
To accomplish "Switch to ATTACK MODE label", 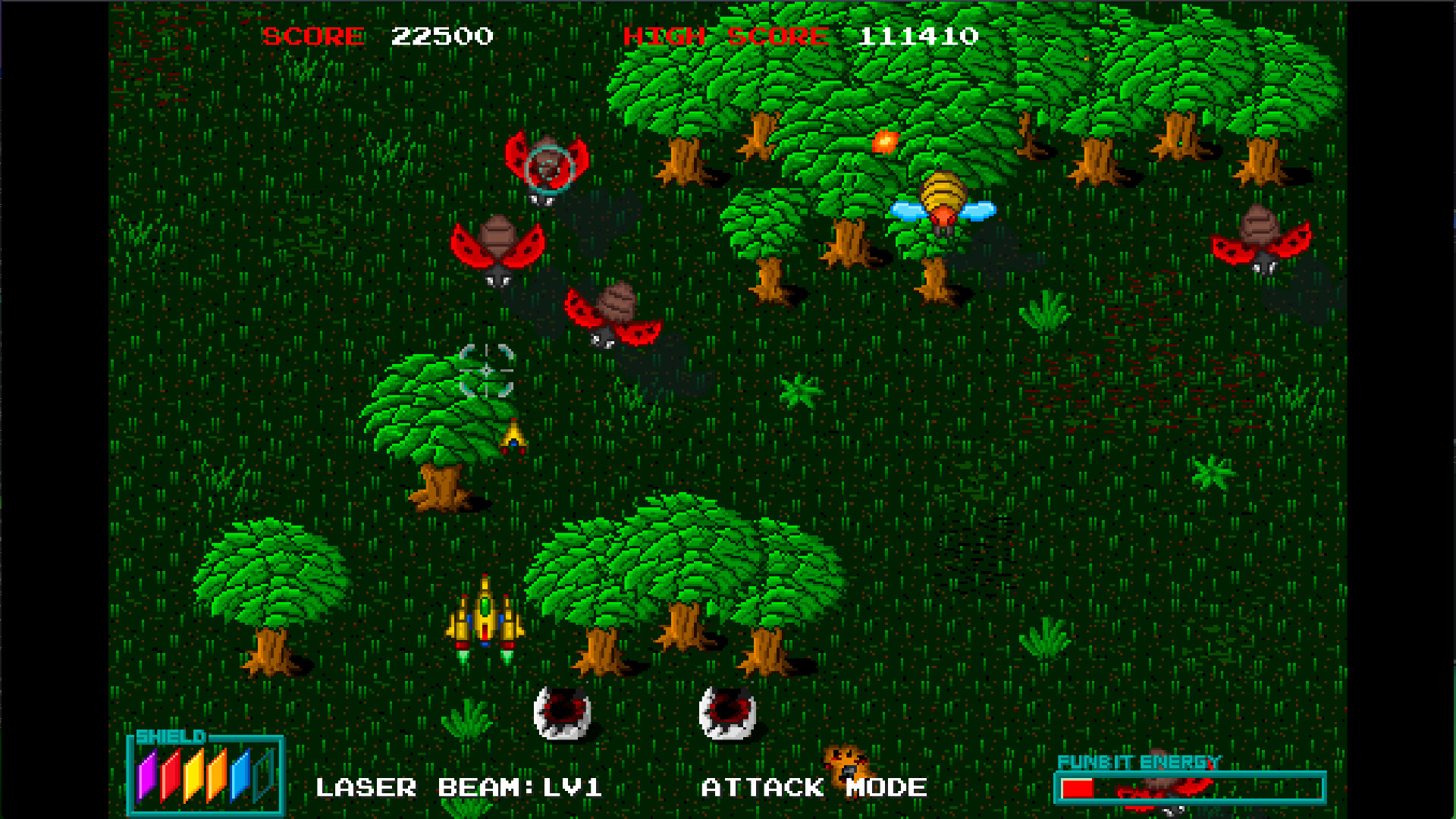I will click(814, 787).
